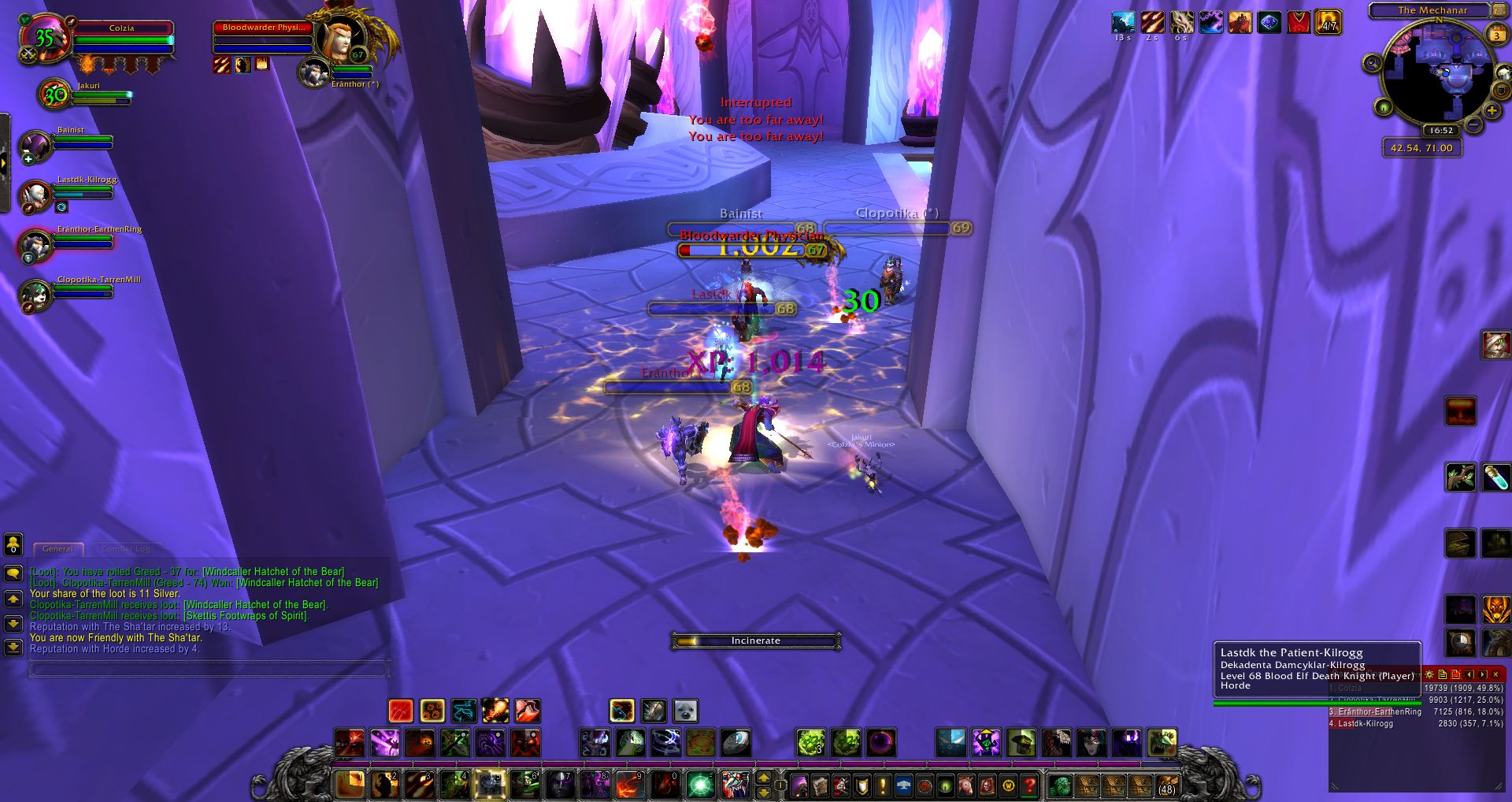The width and height of the screenshot is (1512, 802).
Task: Cast the dark purple shadow orb ability
Action: [880, 742]
